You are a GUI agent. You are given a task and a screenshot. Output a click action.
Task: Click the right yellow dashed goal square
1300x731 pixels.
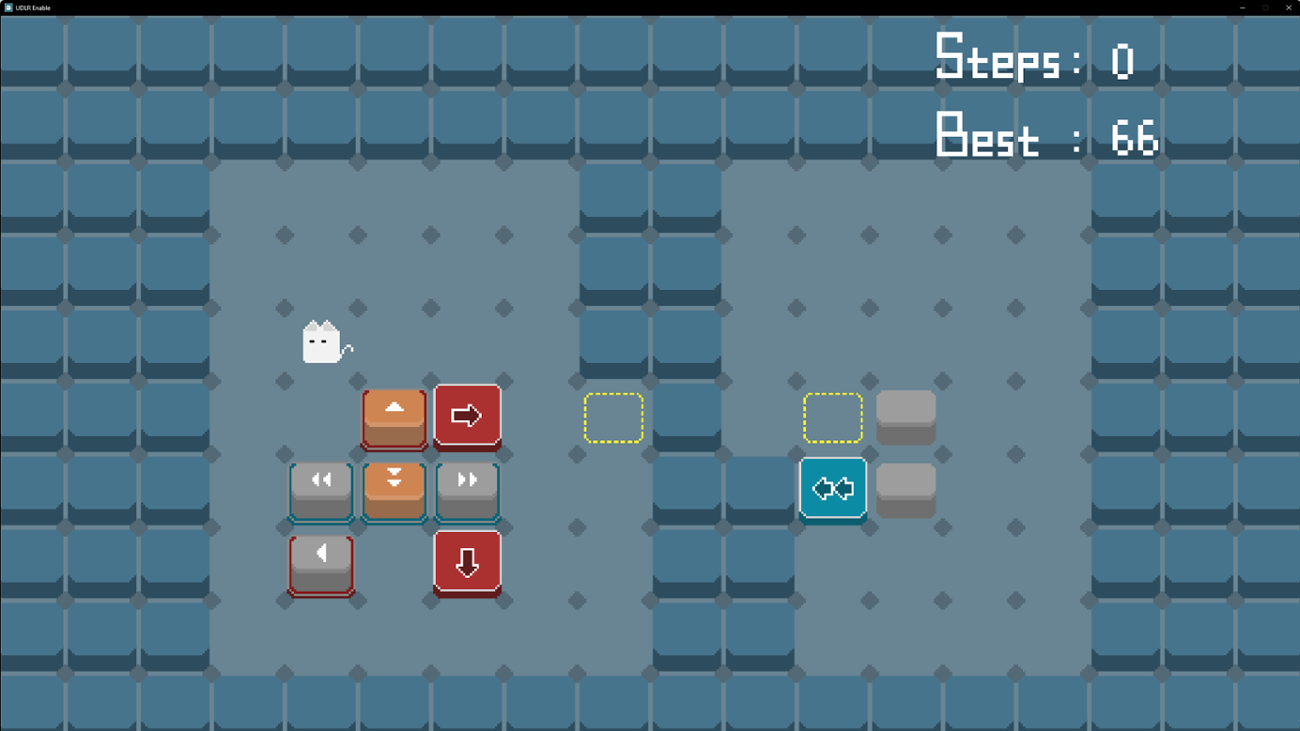(x=832, y=416)
